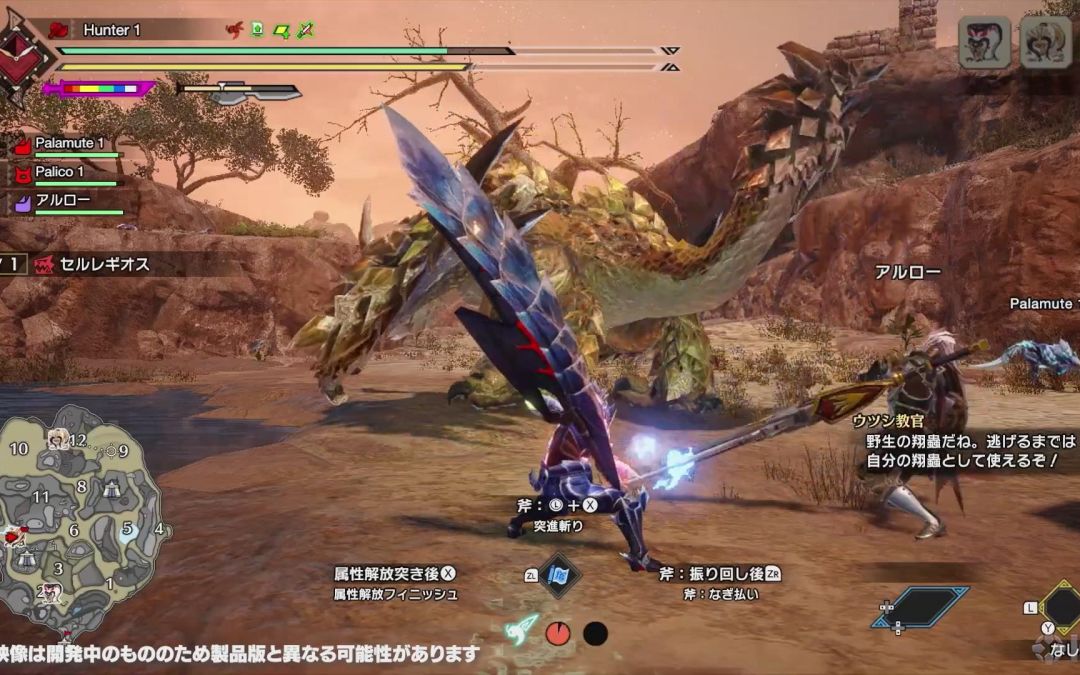
Task: Select the camp tent marker near area 8
Action: [112, 487]
